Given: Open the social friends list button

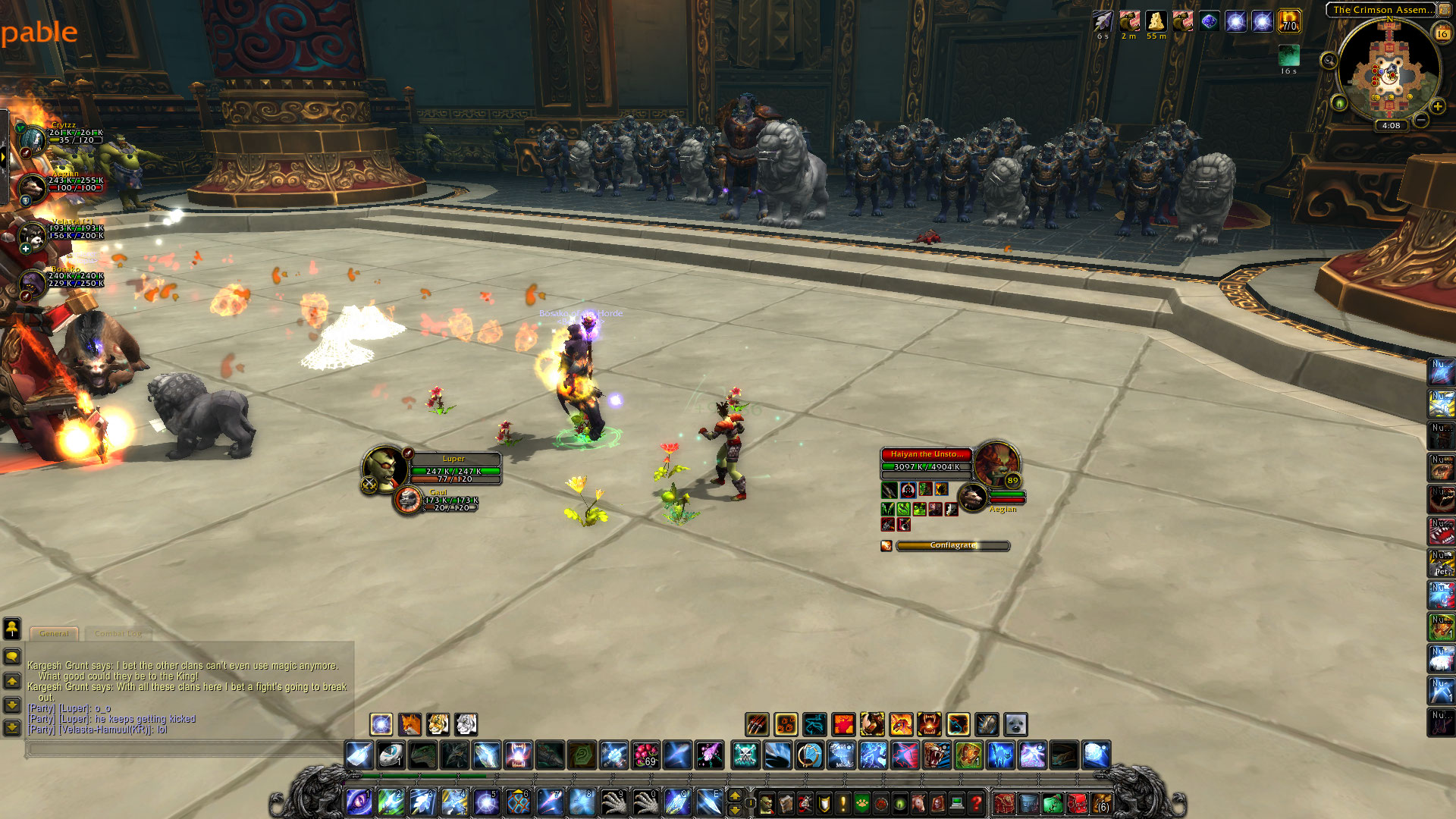Looking at the screenshot, I should click(12, 628).
